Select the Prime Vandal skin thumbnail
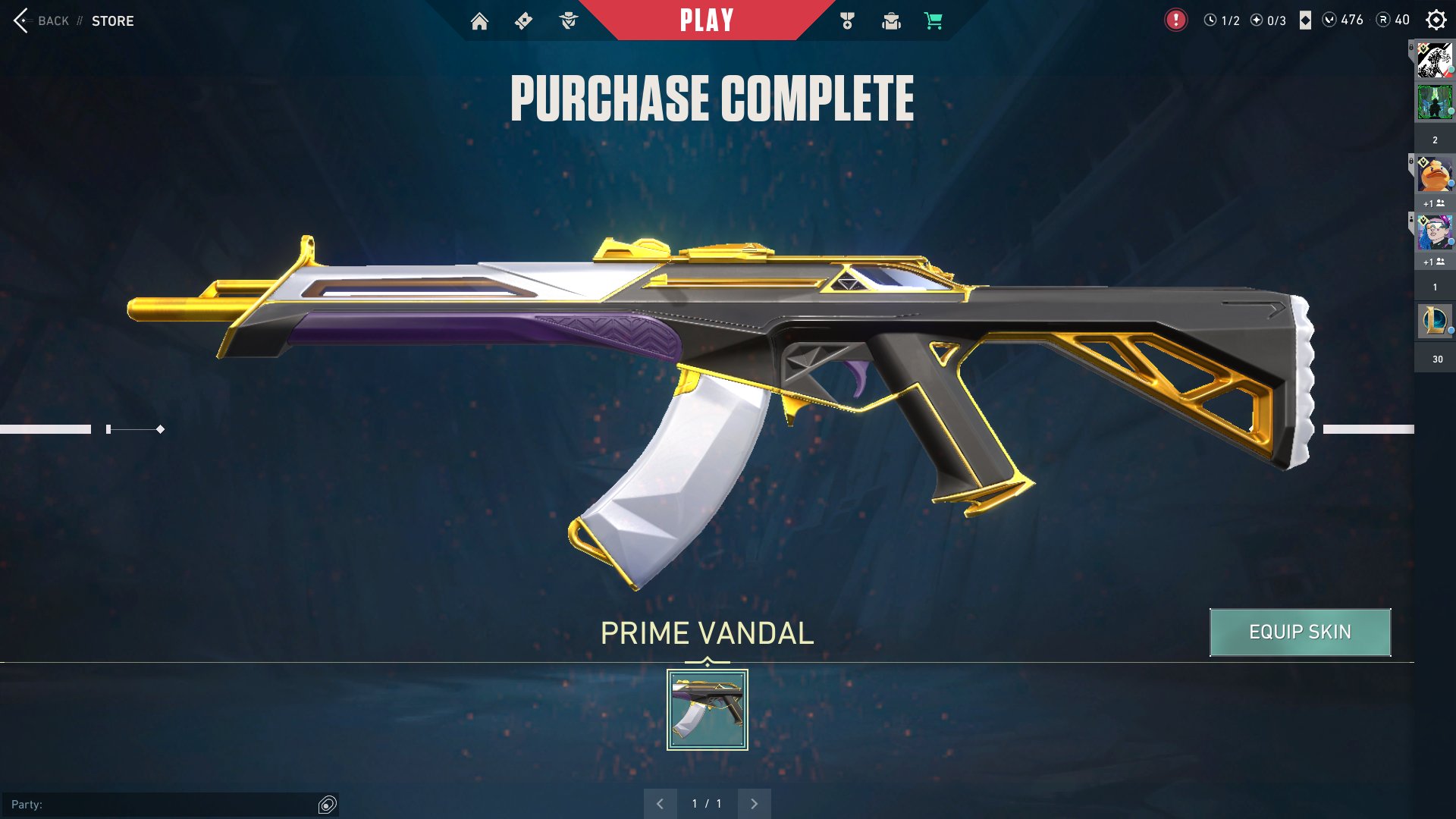The width and height of the screenshot is (1456, 819). point(706,709)
